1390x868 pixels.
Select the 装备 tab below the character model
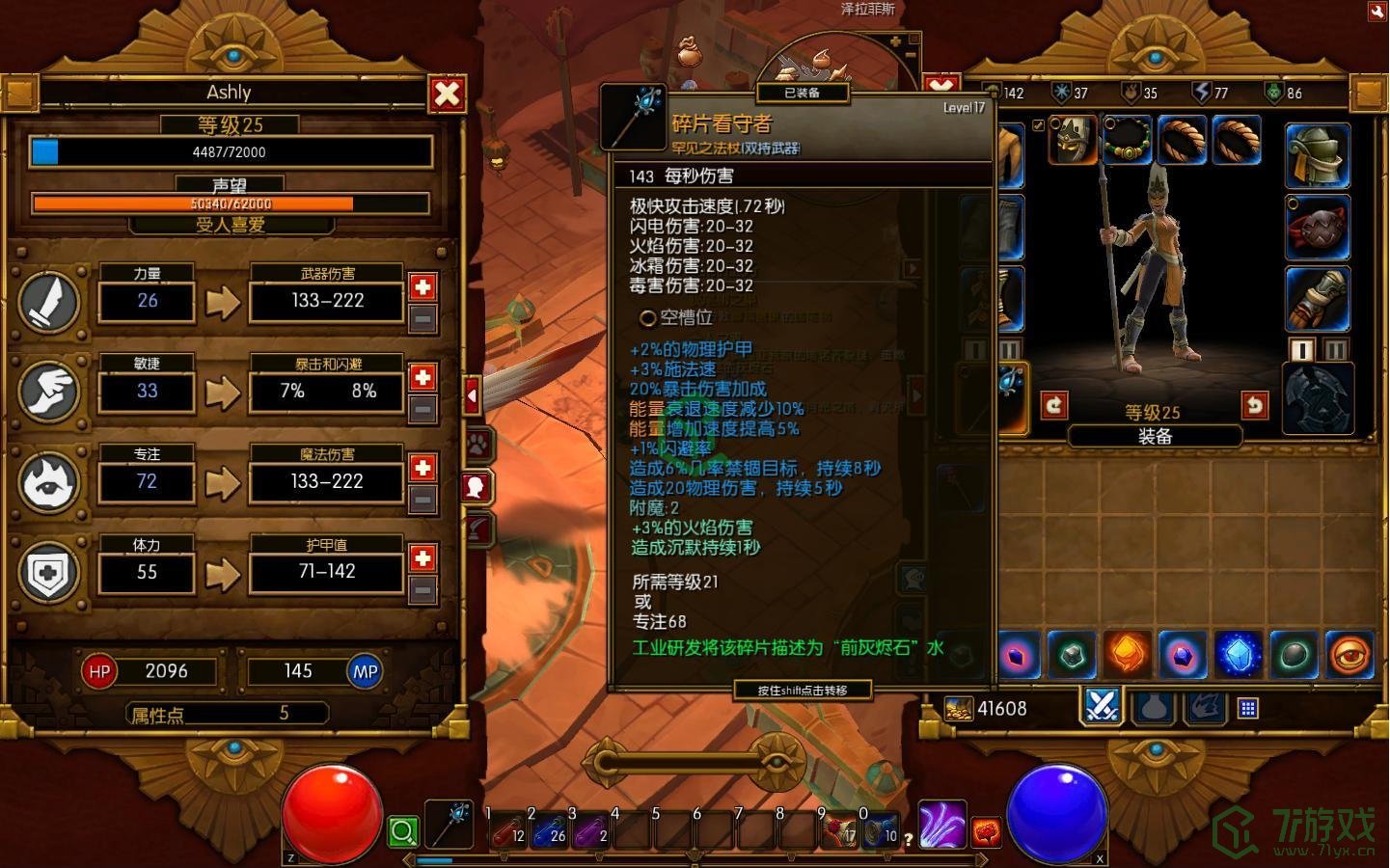[1156, 434]
